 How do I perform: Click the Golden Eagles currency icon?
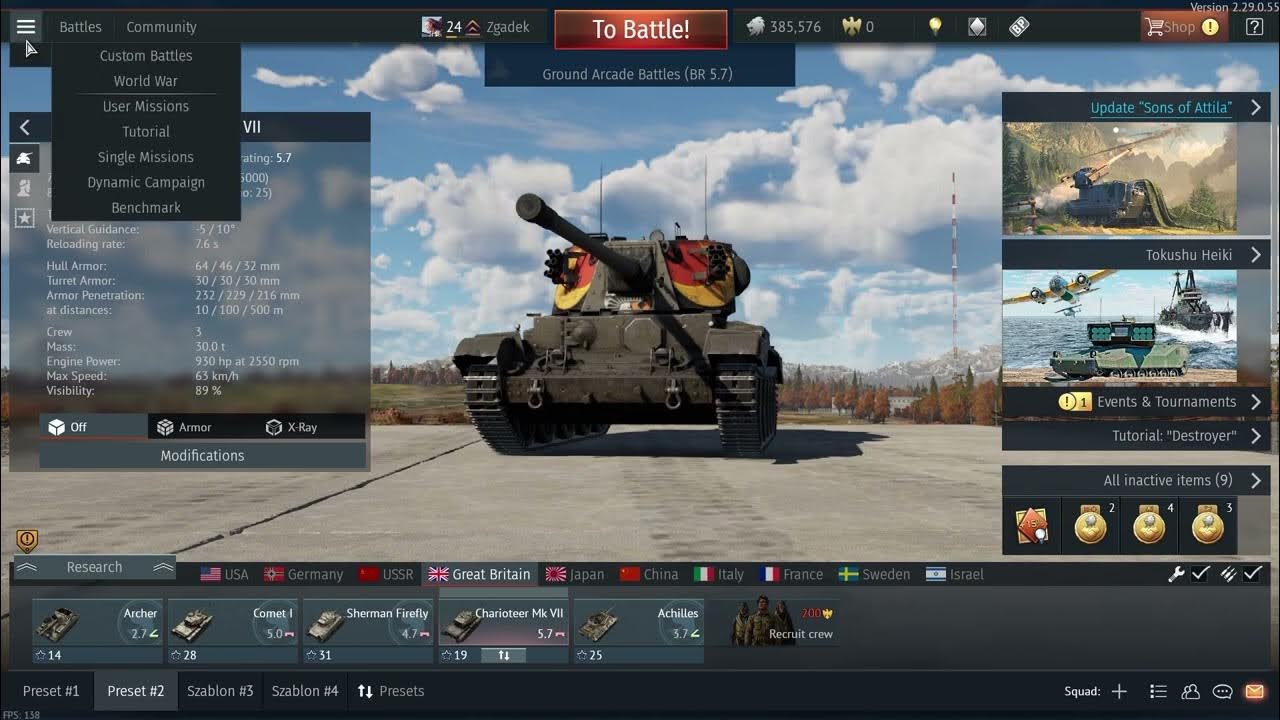[853, 26]
